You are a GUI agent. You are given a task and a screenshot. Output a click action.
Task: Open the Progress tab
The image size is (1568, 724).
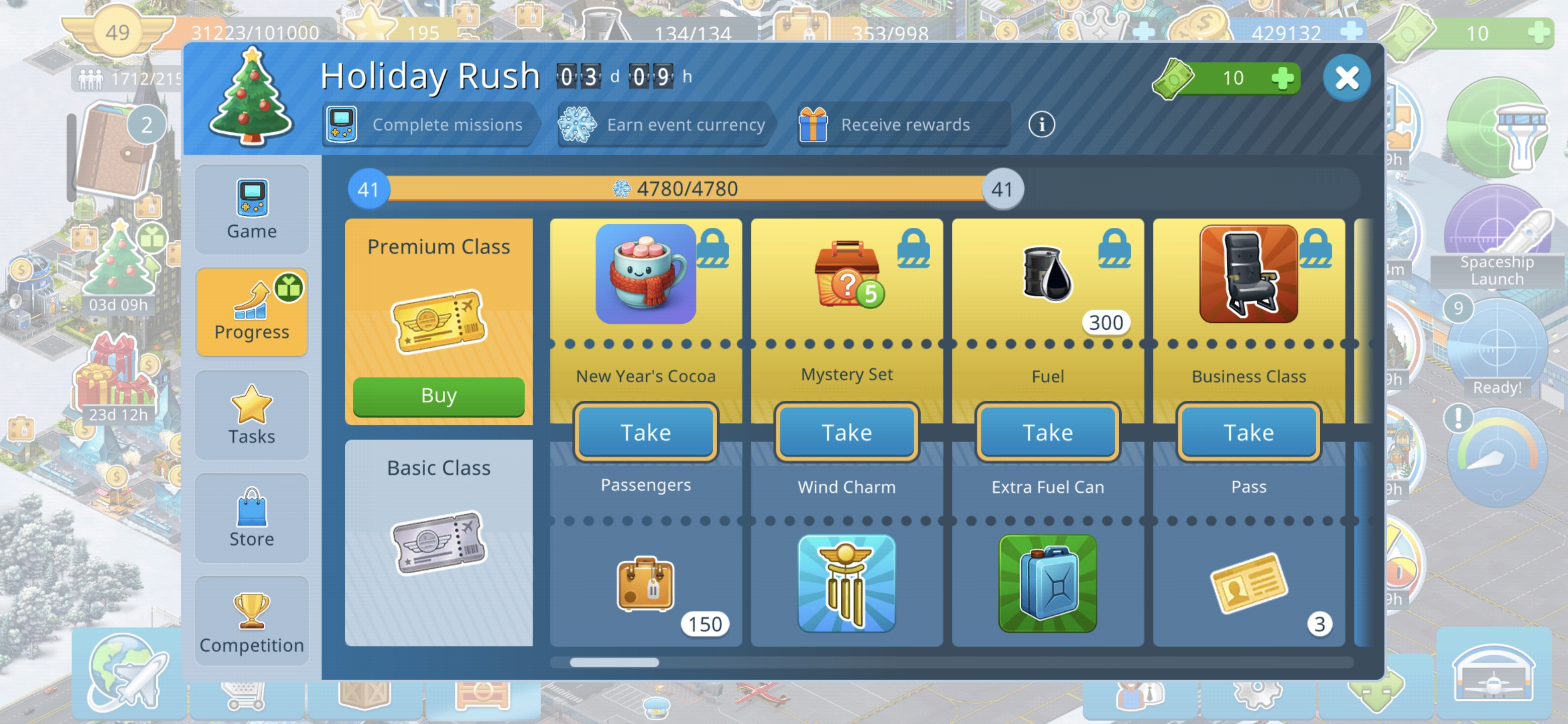tap(251, 312)
